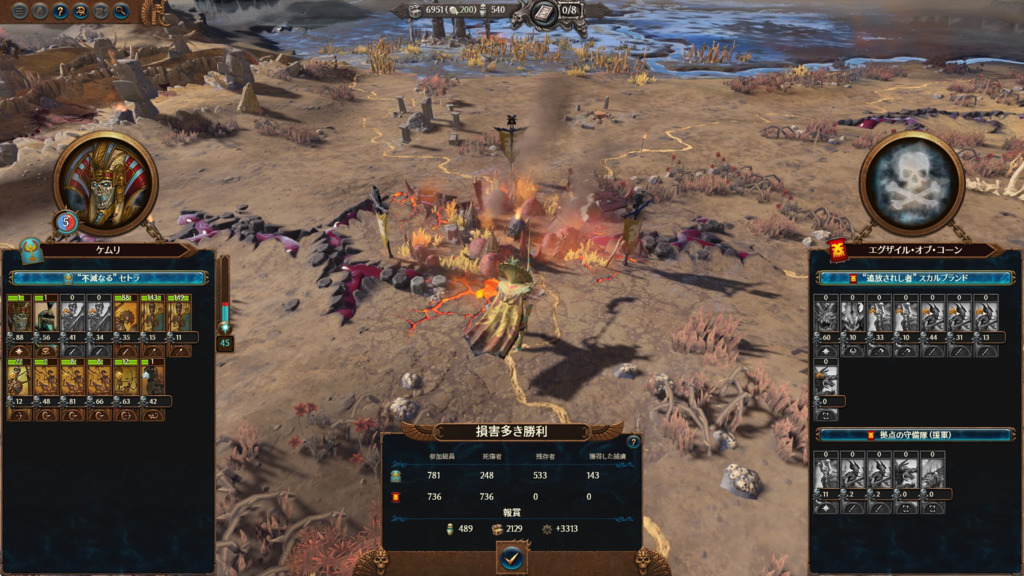
Task: Open help for the battle results panel
Action: click(x=632, y=442)
